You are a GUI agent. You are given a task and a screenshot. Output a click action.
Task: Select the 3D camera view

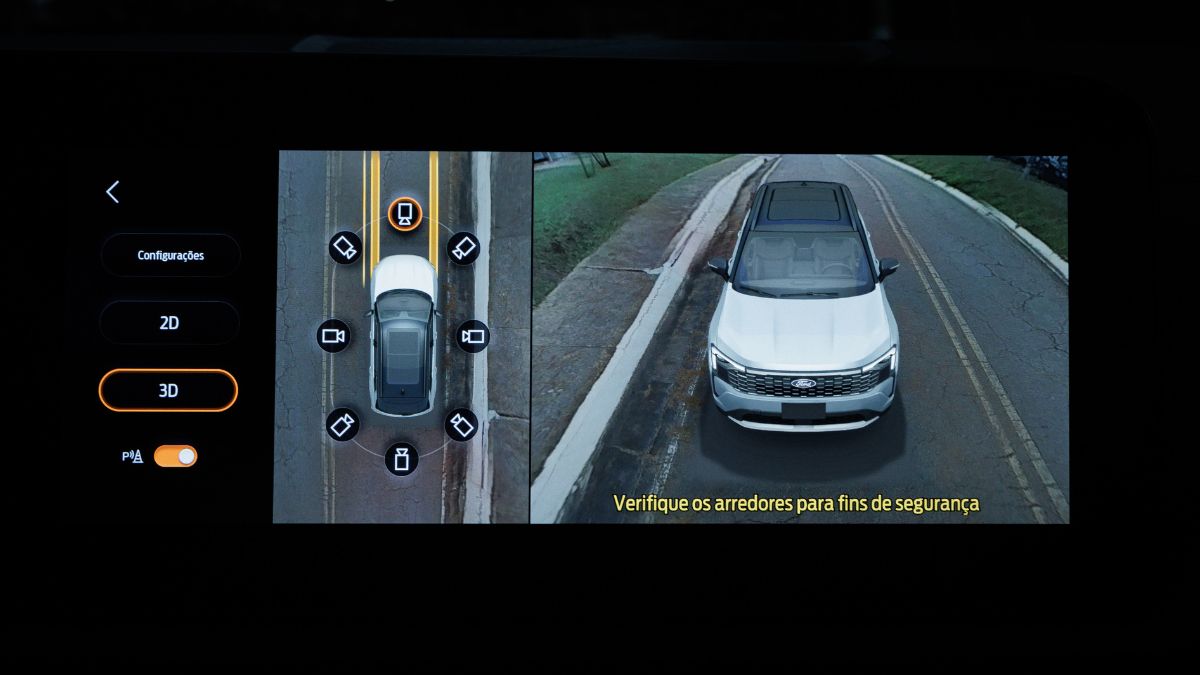(x=168, y=391)
